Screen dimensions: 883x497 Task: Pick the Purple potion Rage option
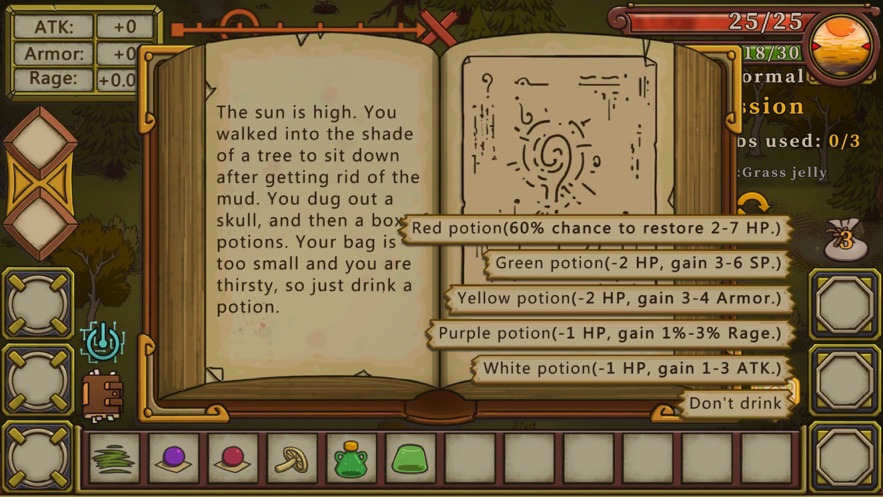pyautogui.click(x=609, y=334)
